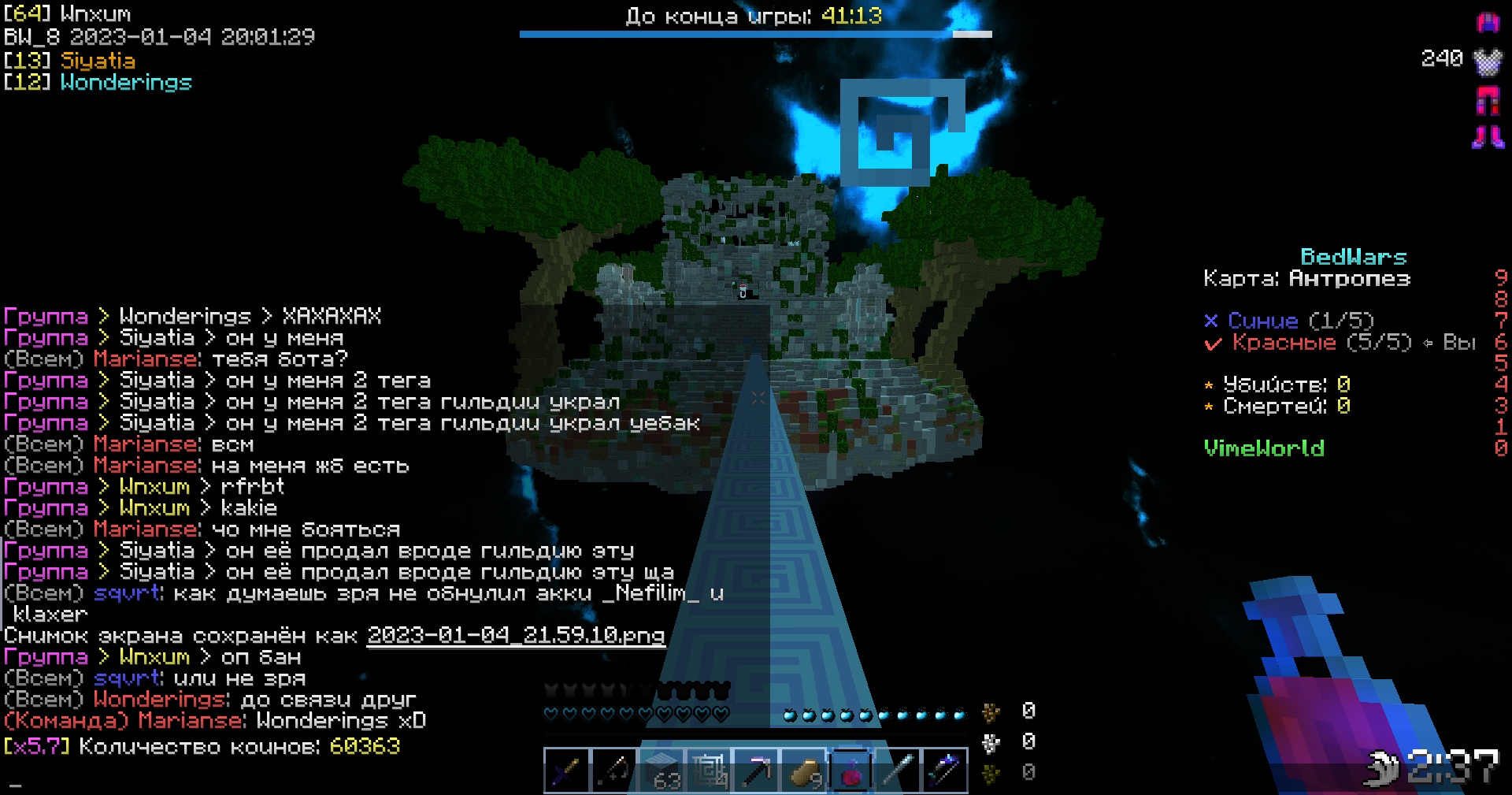Click the pink boots armor icon

click(1488, 137)
